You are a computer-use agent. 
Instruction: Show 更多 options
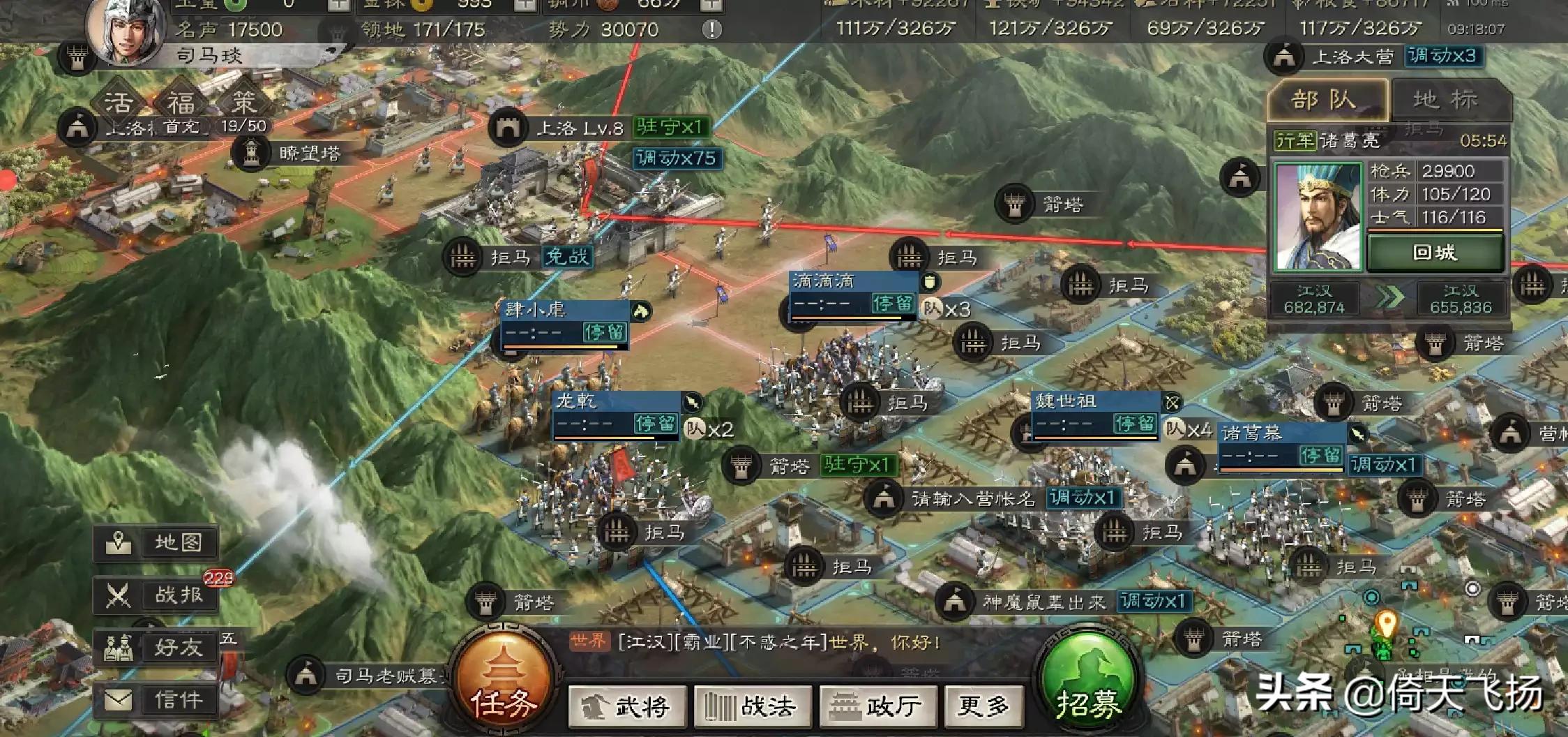(x=983, y=706)
